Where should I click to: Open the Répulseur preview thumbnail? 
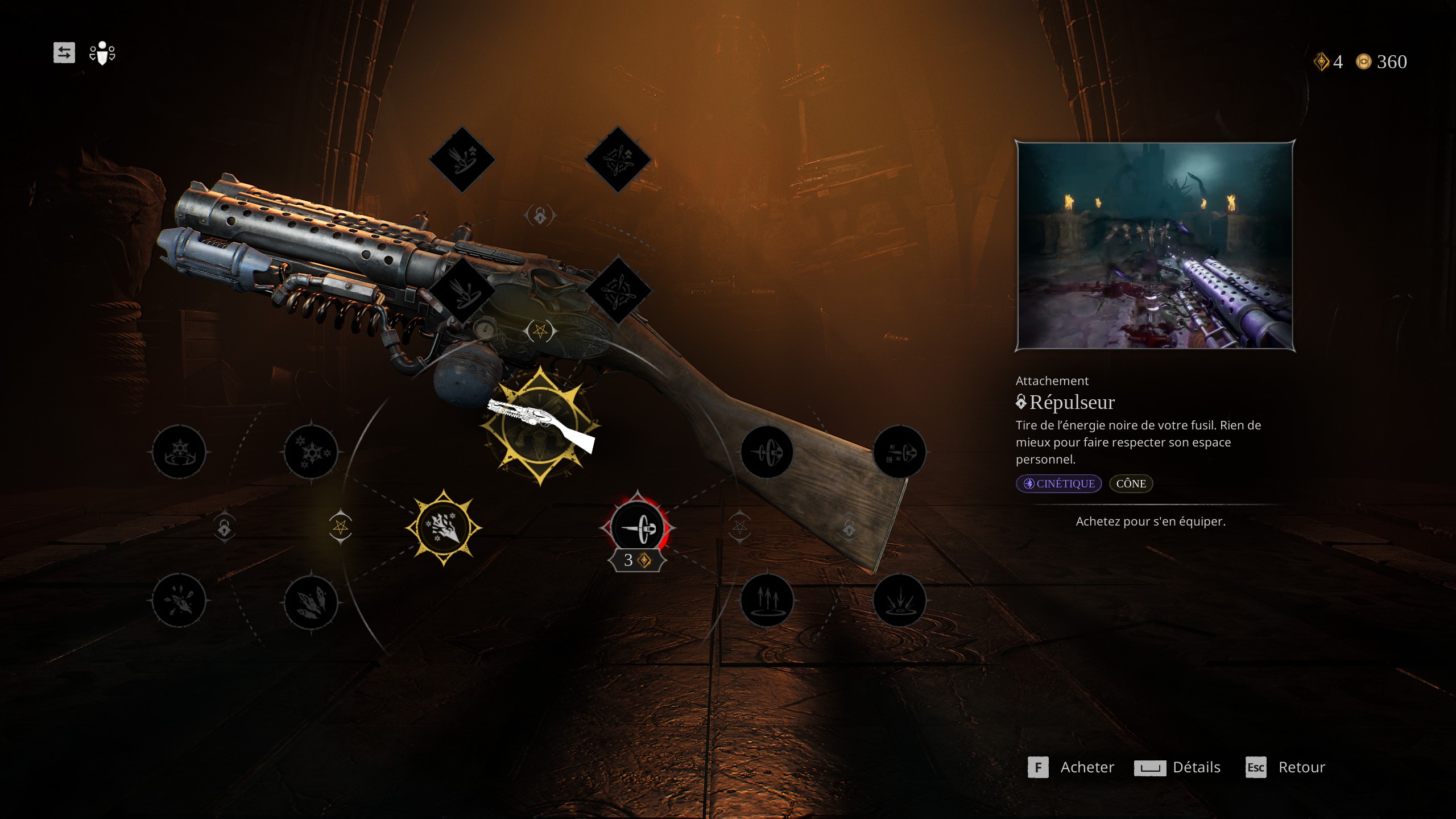pos(1155,245)
